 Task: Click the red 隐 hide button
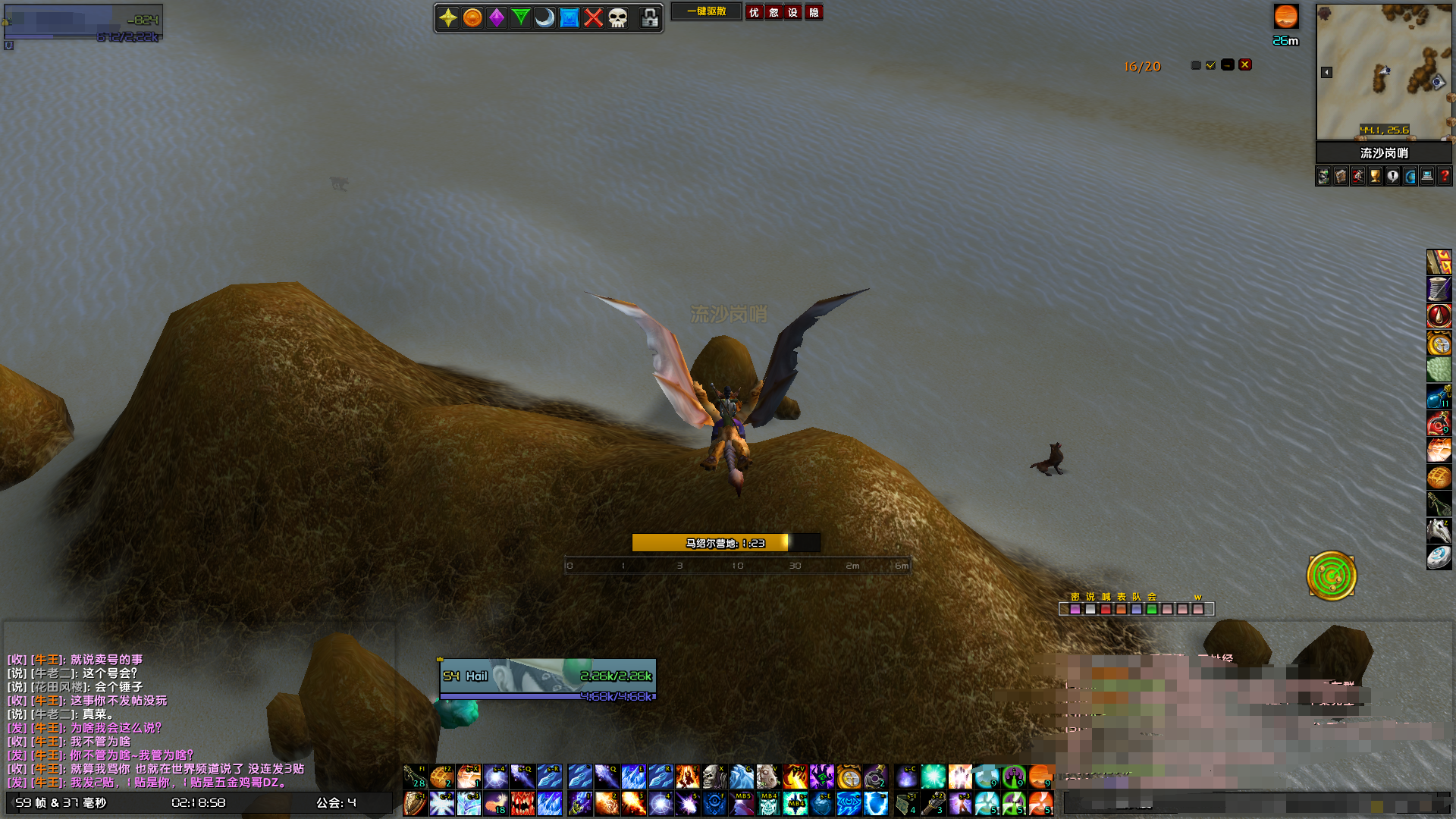point(814,12)
